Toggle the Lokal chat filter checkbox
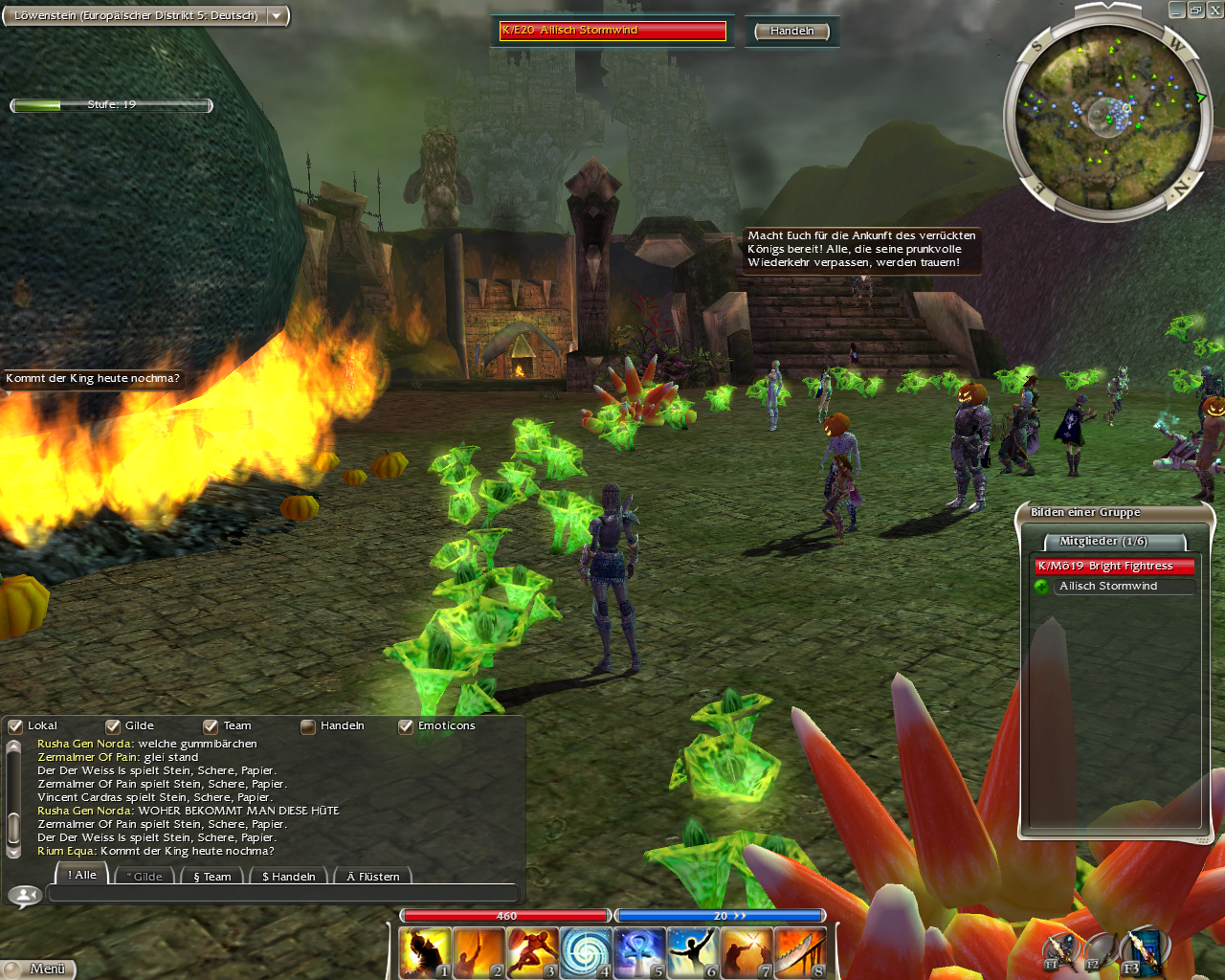 click(15, 726)
